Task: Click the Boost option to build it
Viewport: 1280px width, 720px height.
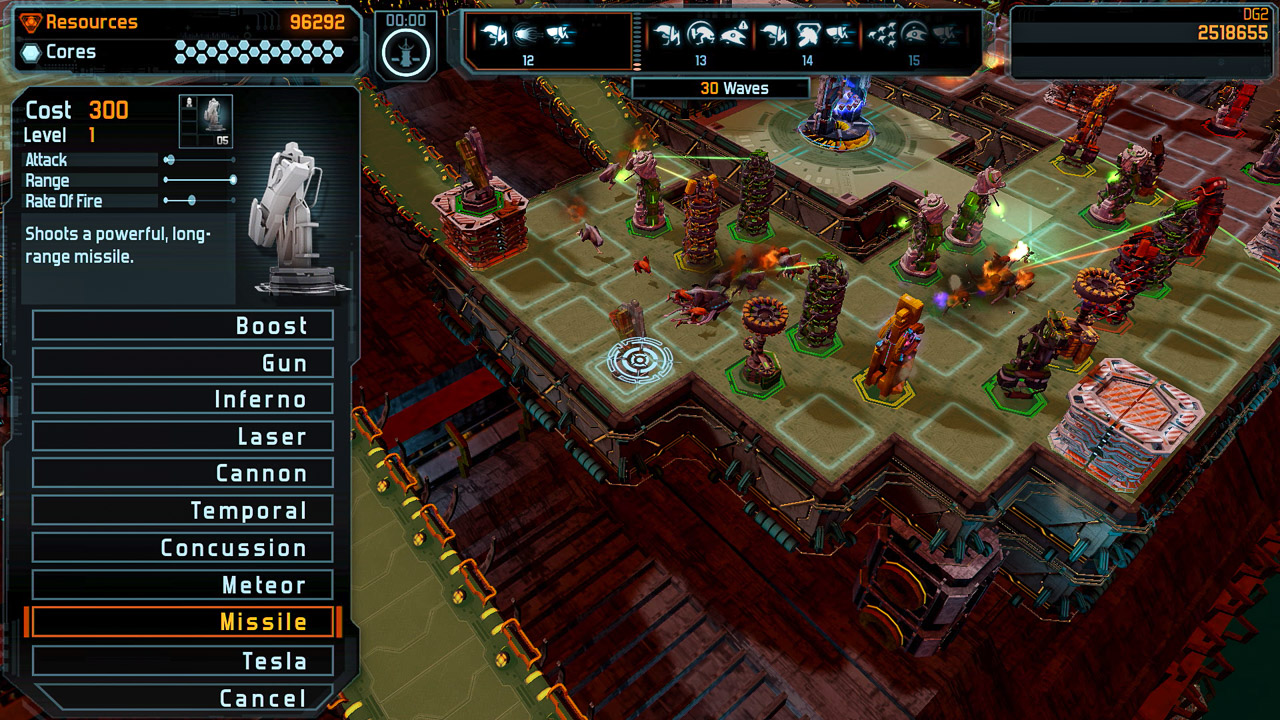Action: tap(183, 324)
